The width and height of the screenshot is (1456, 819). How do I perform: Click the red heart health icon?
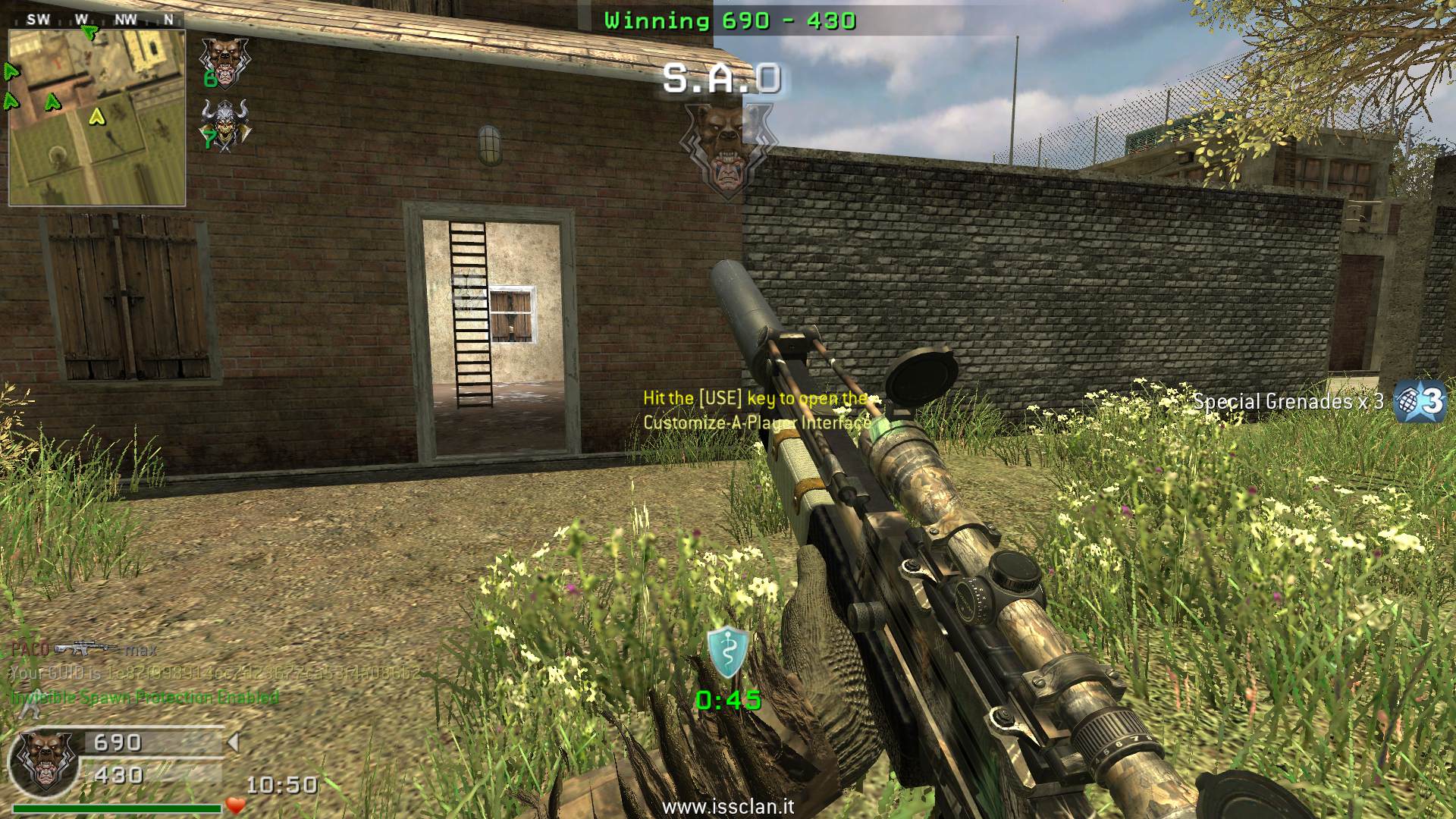click(x=235, y=805)
